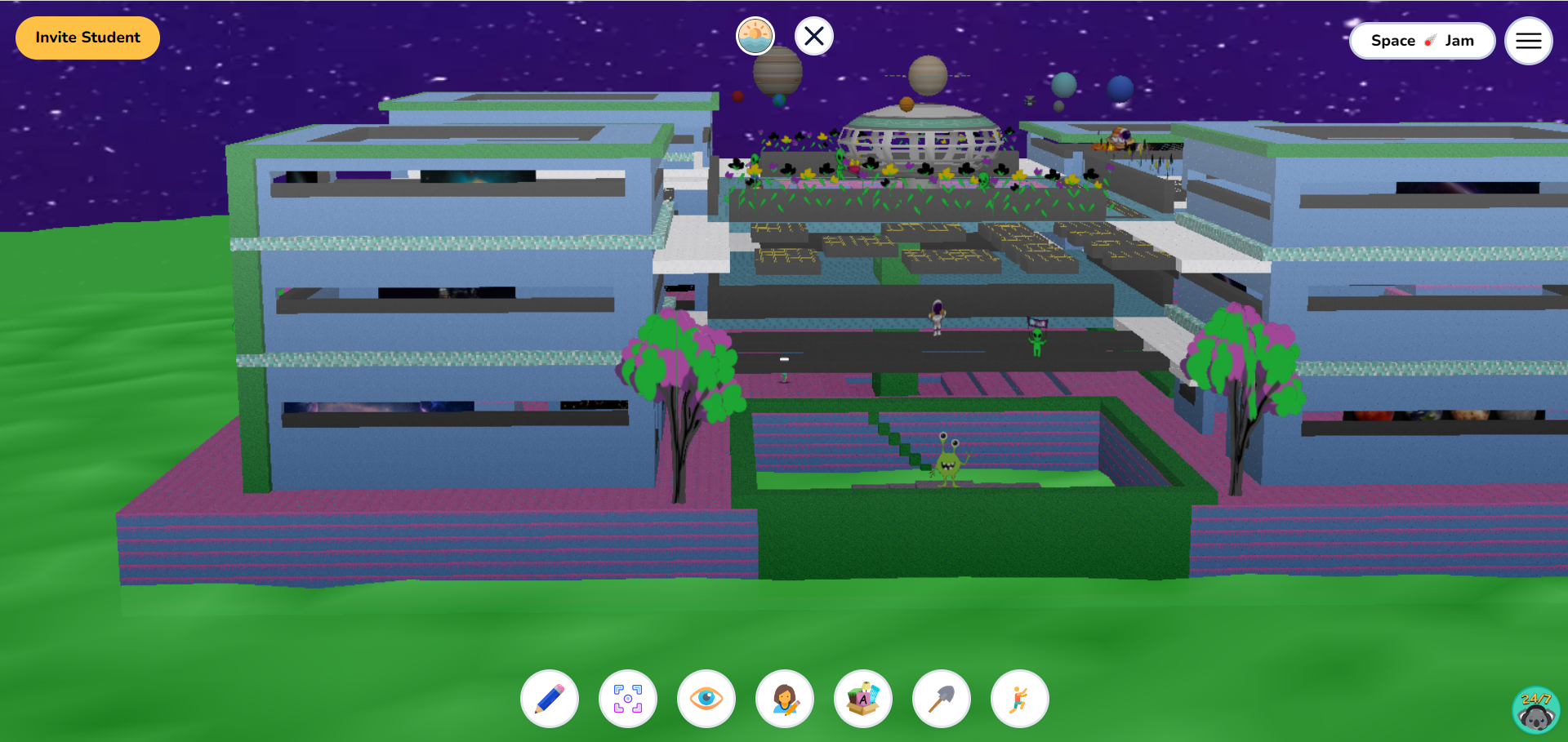The image size is (1568, 742).
Task: Open the avatar customizer icon
Action: pyautogui.click(x=784, y=699)
